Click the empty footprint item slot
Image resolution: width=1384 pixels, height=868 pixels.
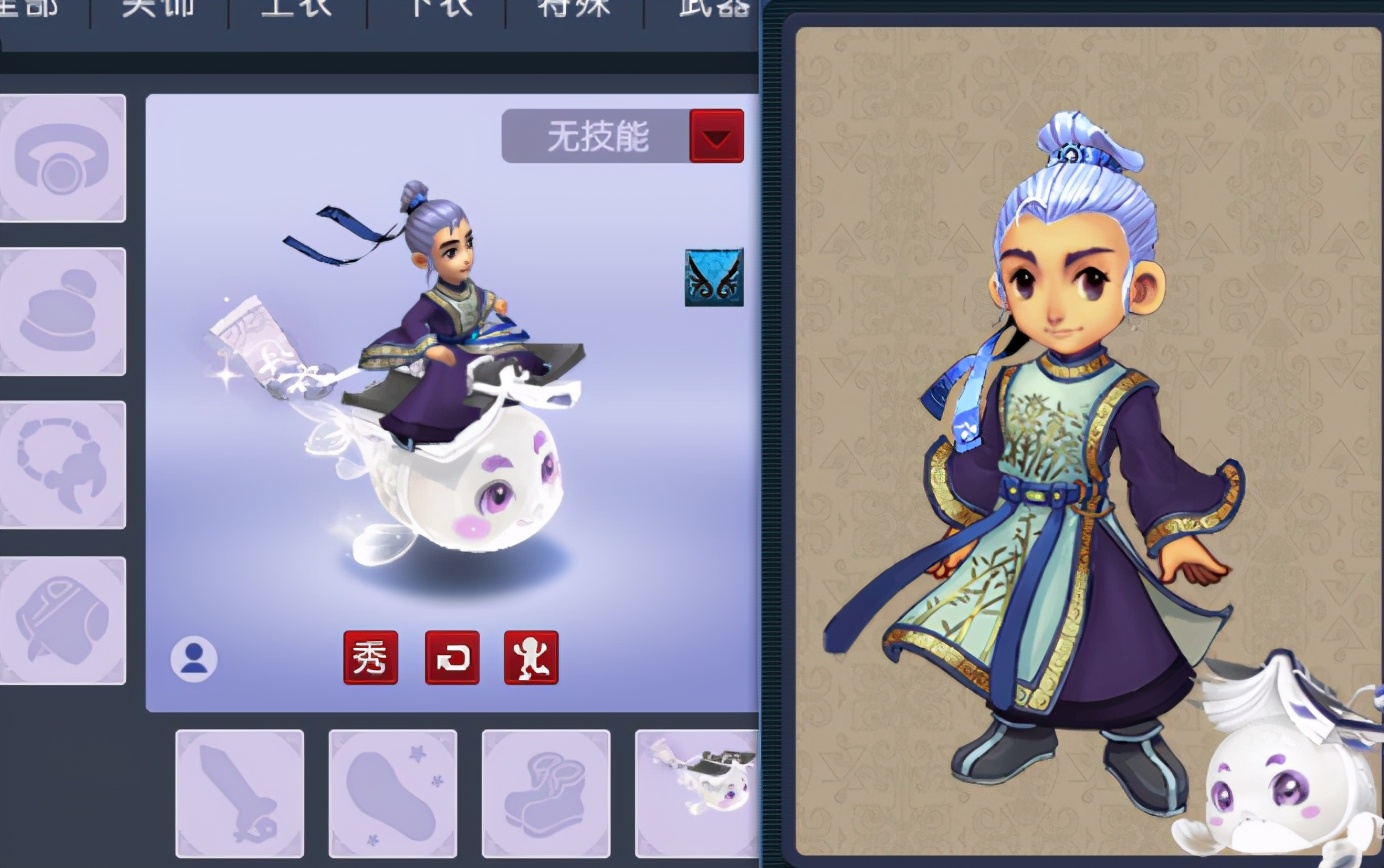[x=393, y=792]
